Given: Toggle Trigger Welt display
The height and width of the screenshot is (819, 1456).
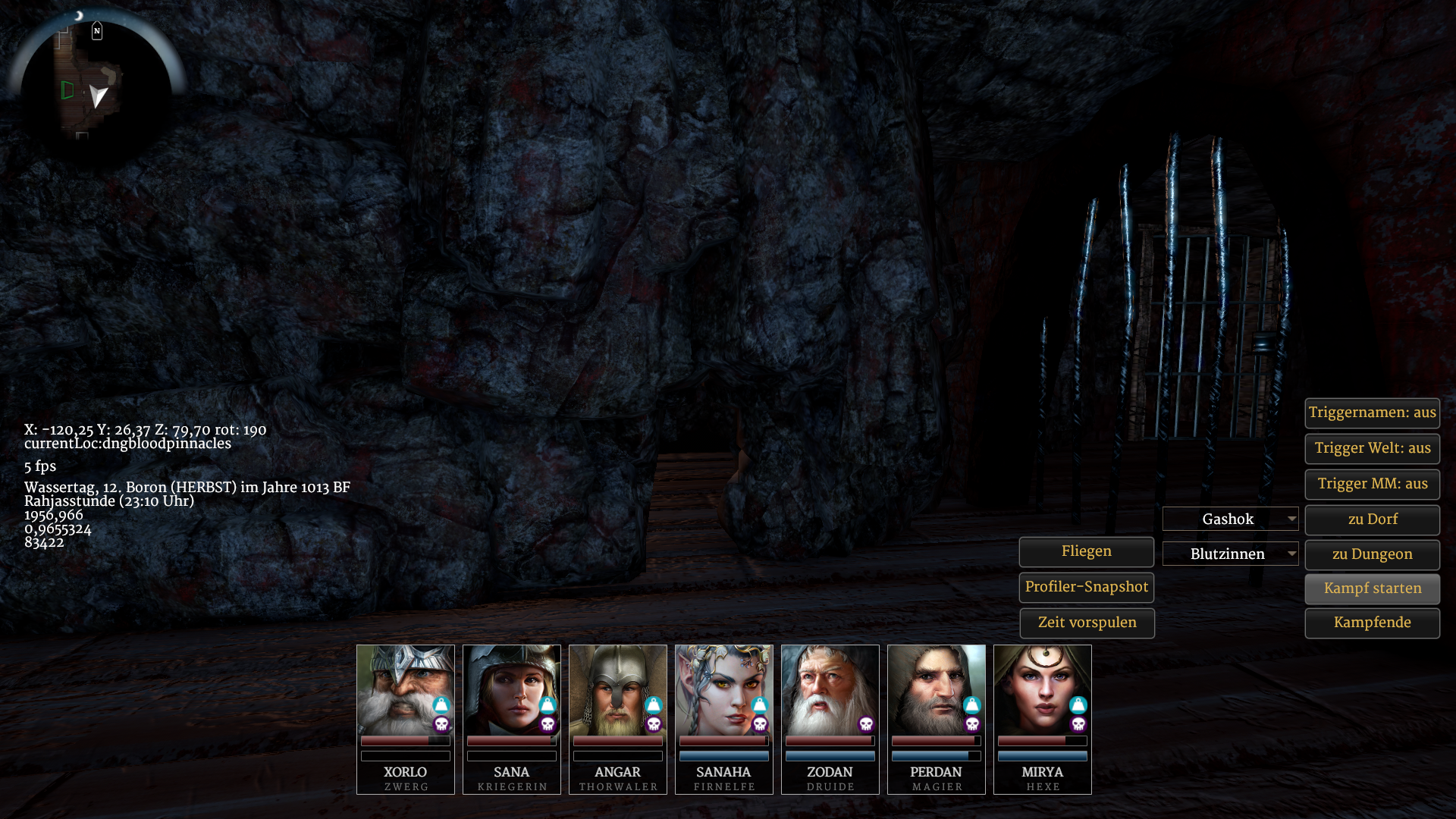Looking at the screenshot, I should click(x=1372, y=448).
